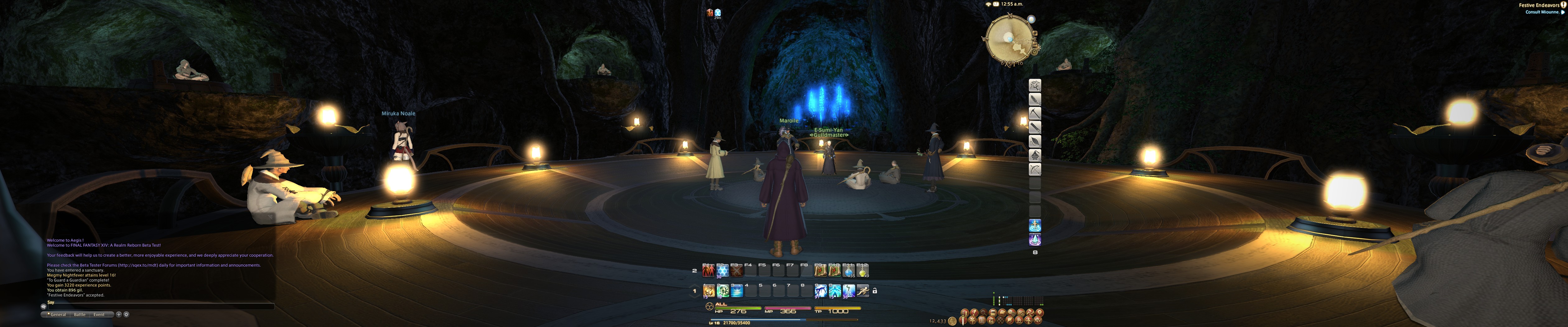Screen dimensions: 1568x327
Task: Cast the Aero spell with green leaf icon
Action: [723, 292]
